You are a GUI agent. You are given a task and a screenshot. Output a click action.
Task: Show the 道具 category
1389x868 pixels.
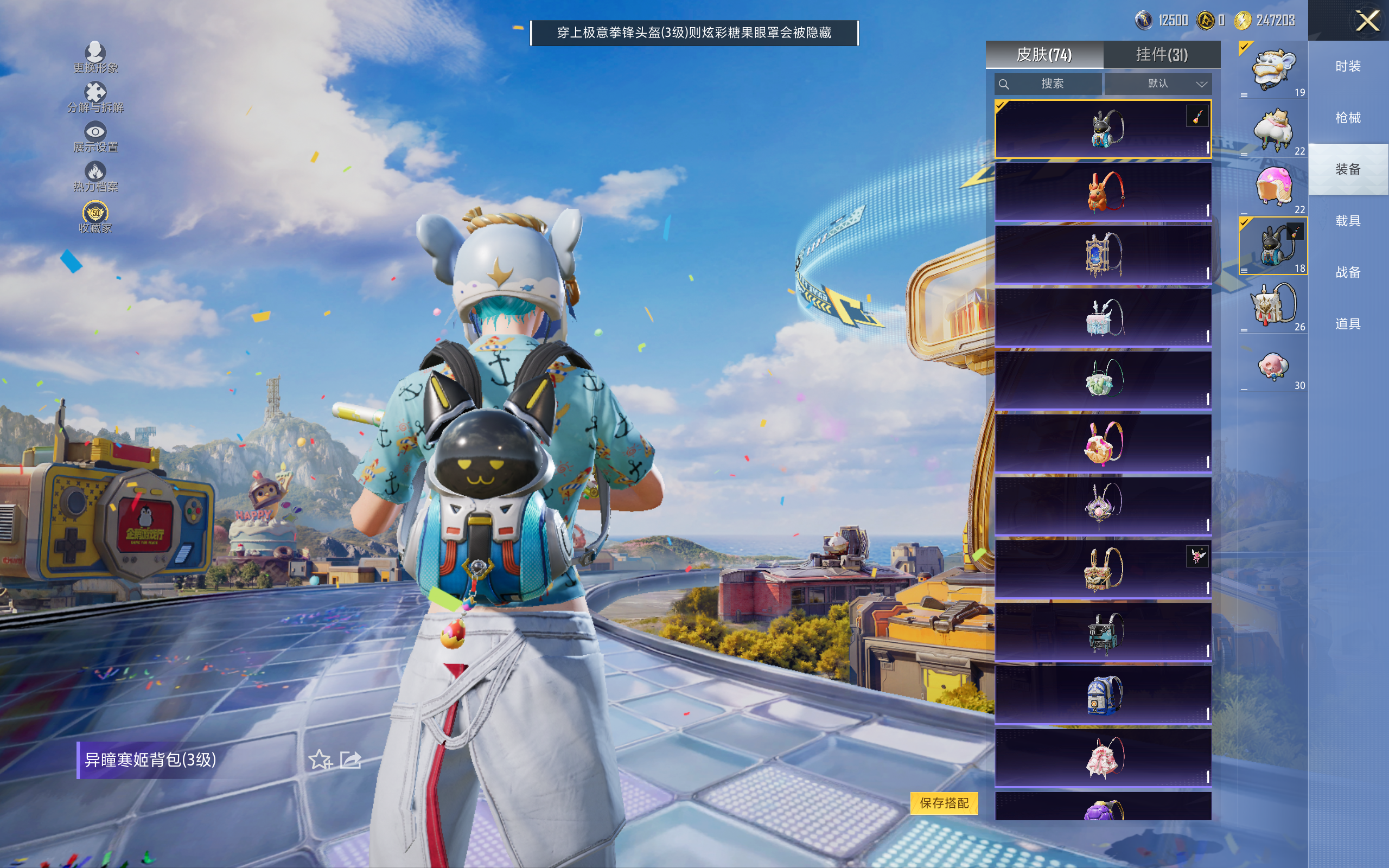(1348, 324)
